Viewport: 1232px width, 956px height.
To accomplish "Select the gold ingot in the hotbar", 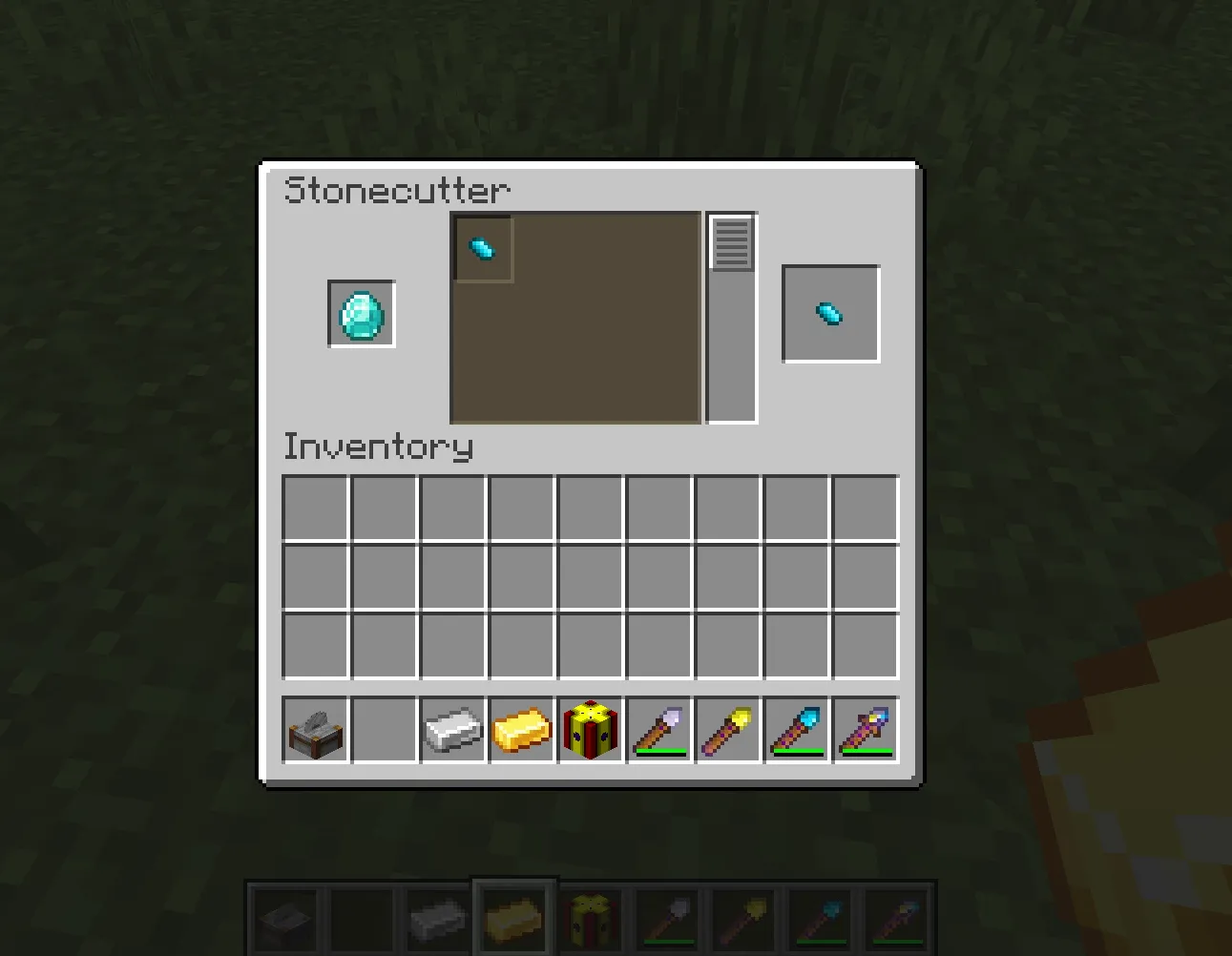I will click(x=520, y=730).
